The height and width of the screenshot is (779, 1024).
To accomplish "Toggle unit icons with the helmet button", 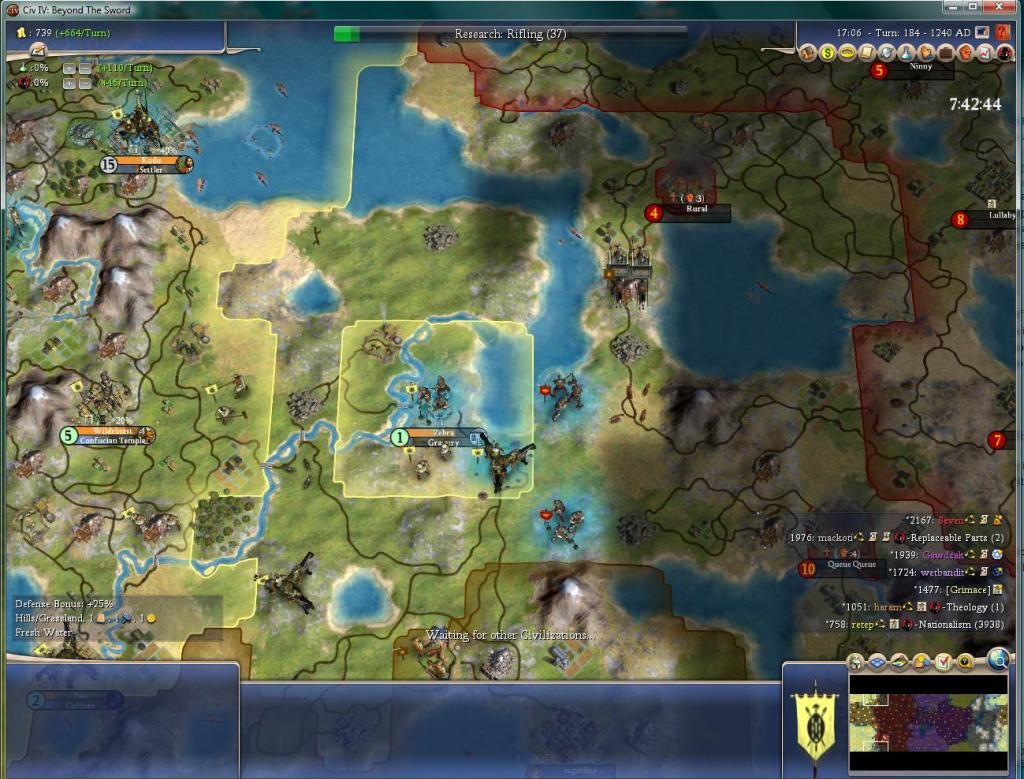I will (857, 661).
